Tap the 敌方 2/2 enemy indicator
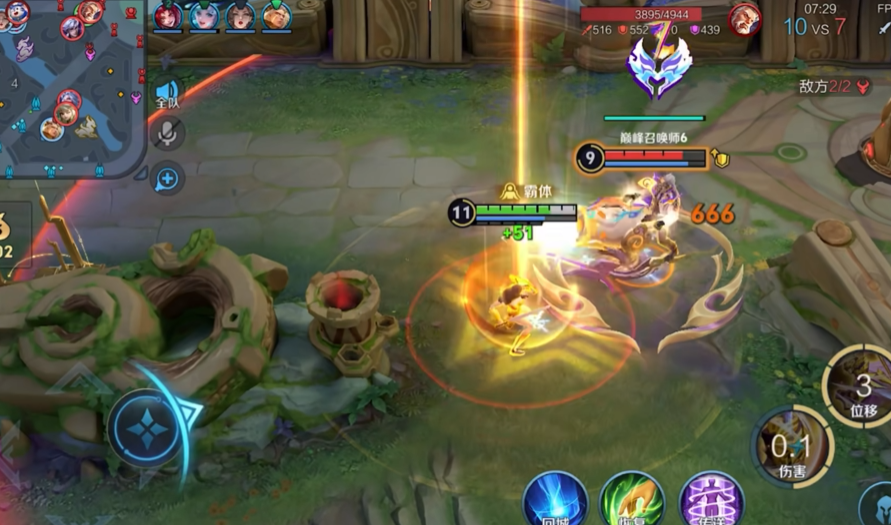Image resolution: width=891 pixels, height=525 pixels. tap(823, 87)
